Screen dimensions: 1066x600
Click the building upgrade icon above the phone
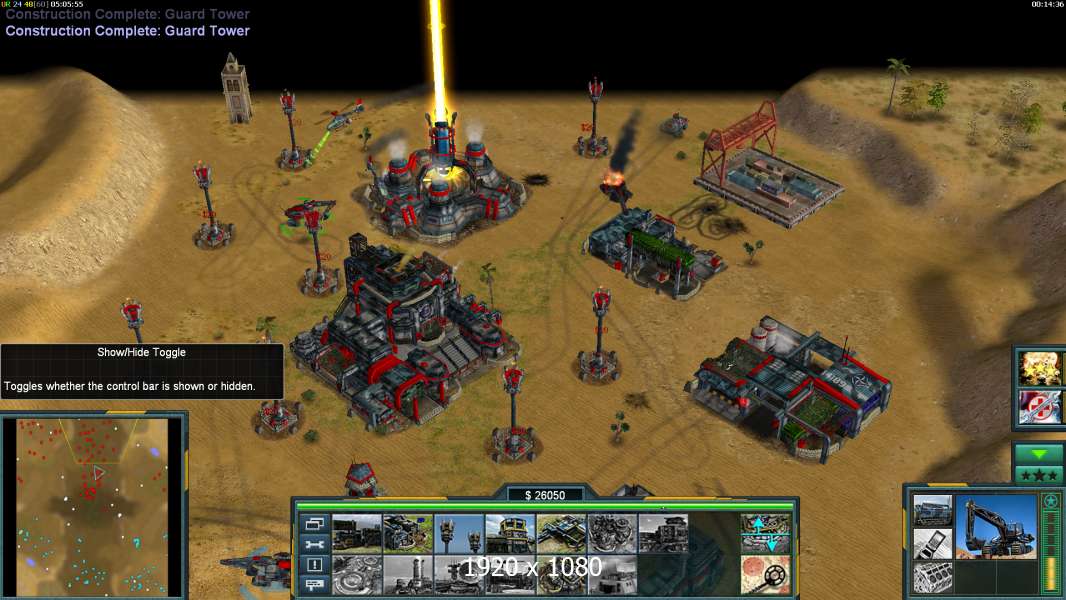pos(932,510)
